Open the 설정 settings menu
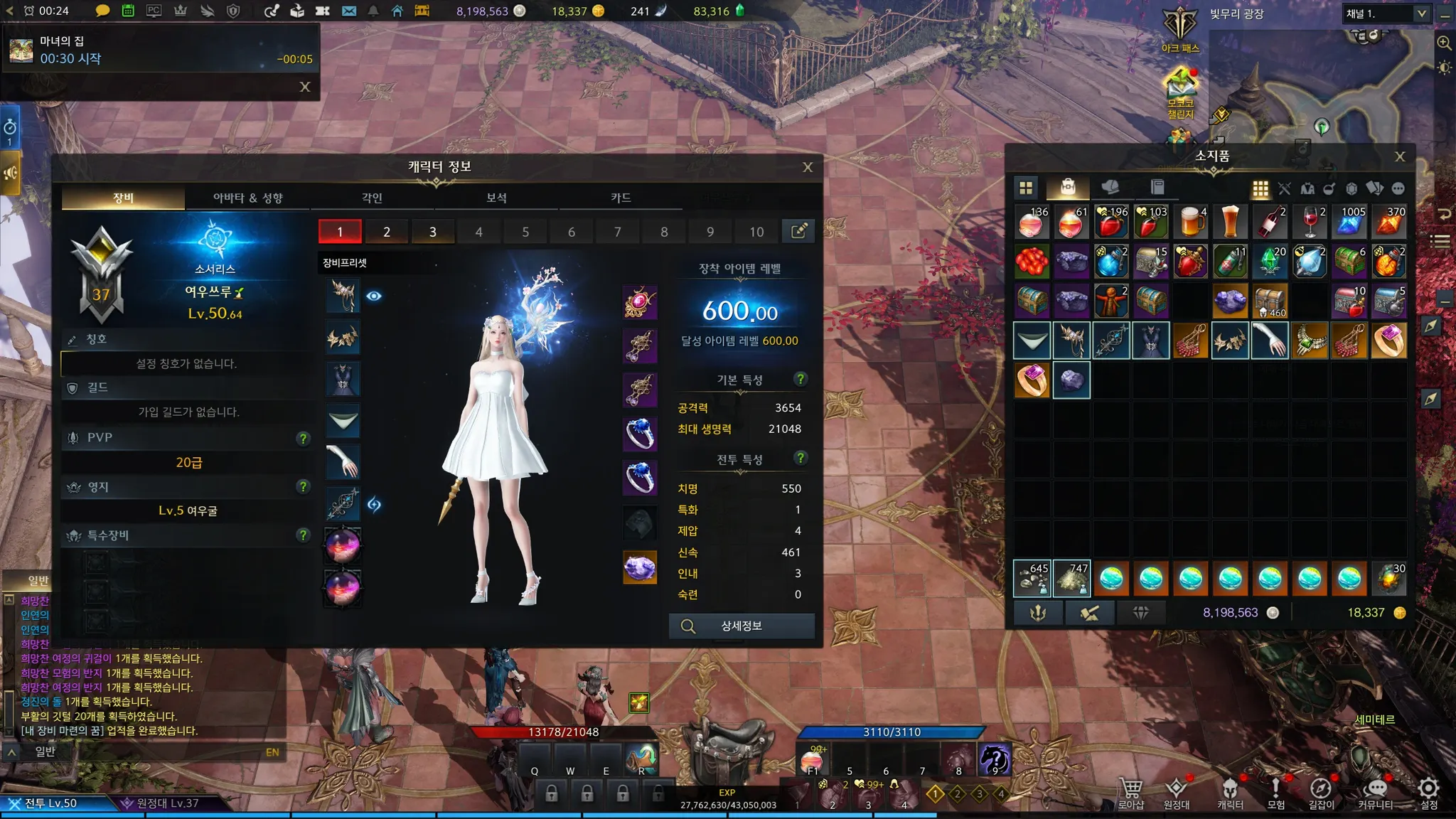Viewport: 1456px width, 819px height. (x=1429, y=793)
